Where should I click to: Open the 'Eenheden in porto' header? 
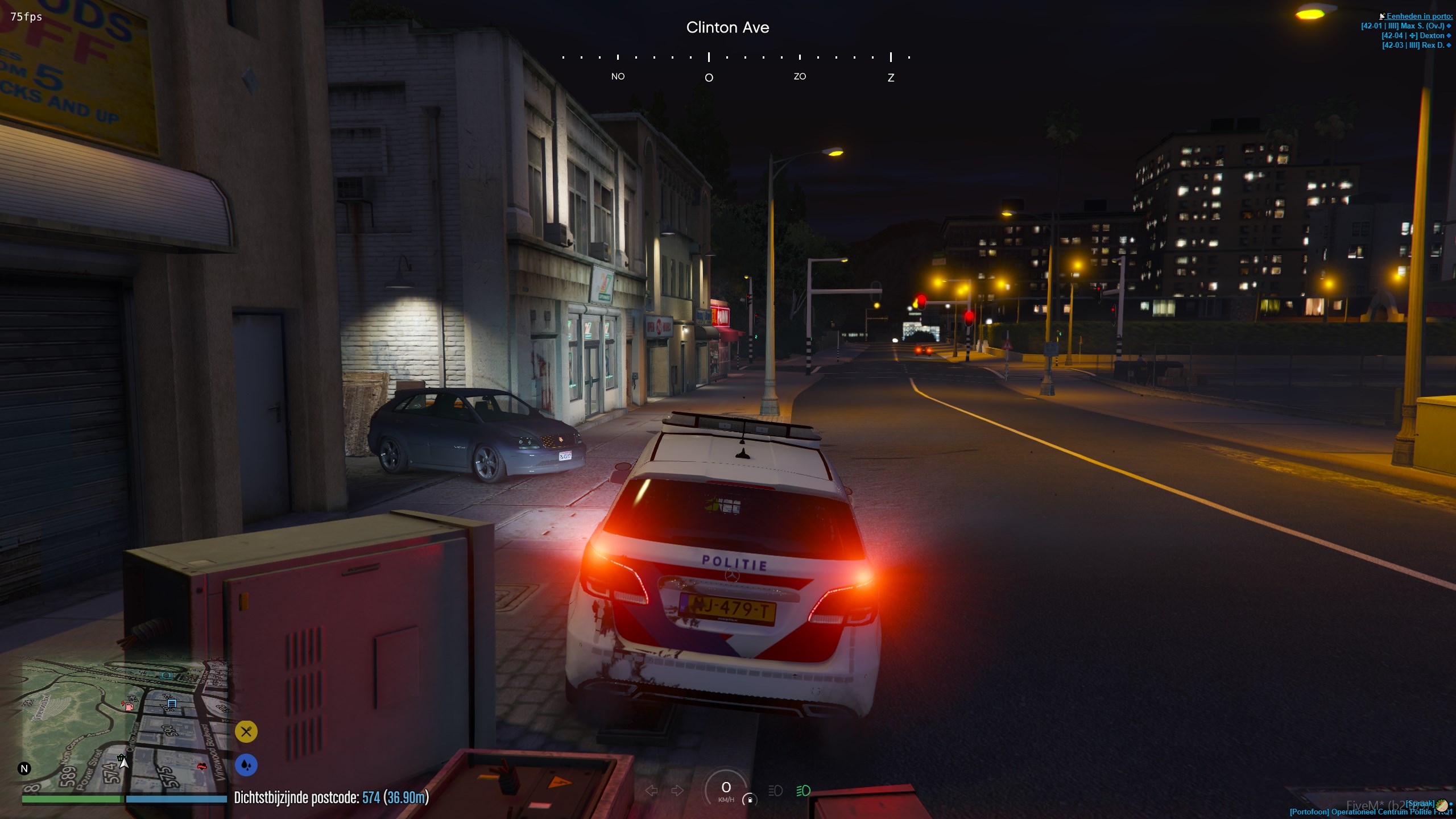tap(1418, 16)
